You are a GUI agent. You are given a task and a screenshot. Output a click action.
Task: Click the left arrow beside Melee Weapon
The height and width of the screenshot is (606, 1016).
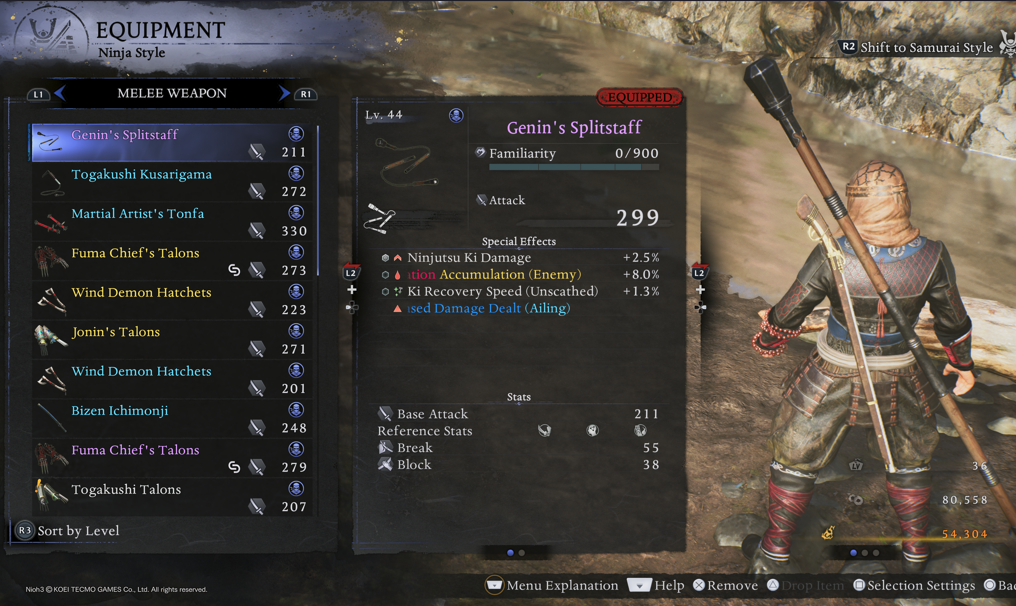(x=60, y=93)
